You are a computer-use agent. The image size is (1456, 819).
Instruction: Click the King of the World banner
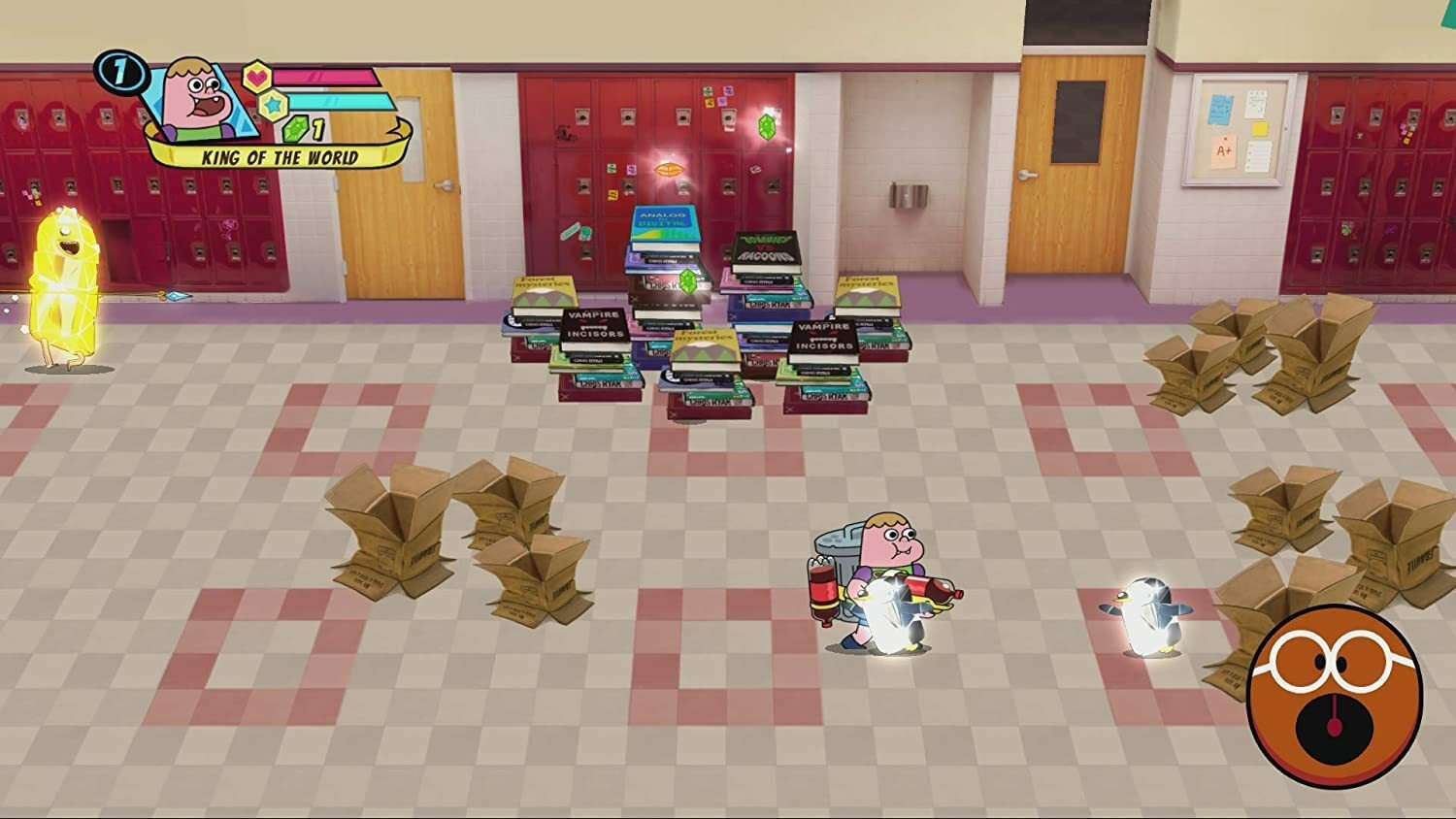(x=280, y=157)
